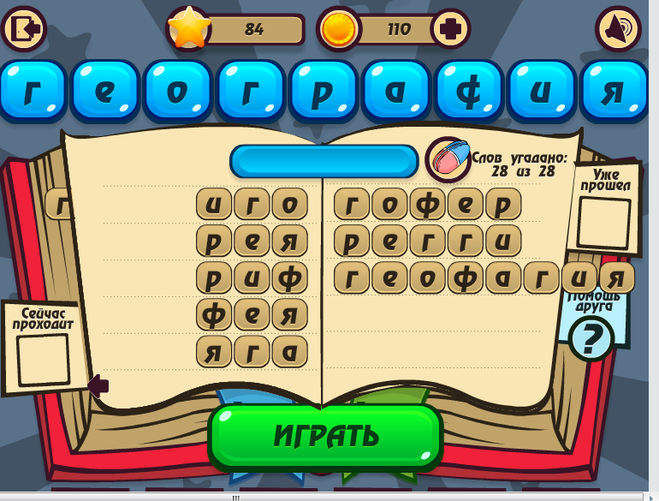Toggle sound with the speaker icon
Viewport: 659px width, 501px height.
click(617, 30)
